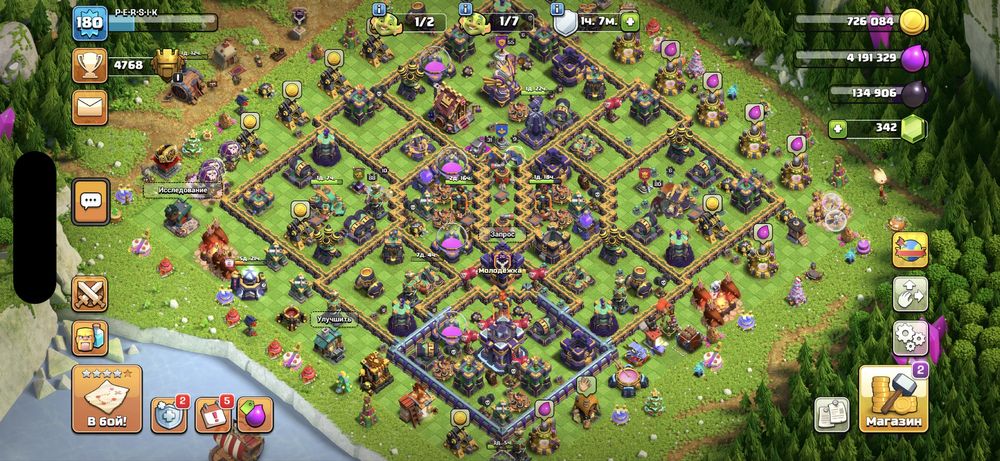This screenshot has width=1000, height=461.
Task: Open the chat speech bubble
Action: pyautogui.click(x=91, y=201)
